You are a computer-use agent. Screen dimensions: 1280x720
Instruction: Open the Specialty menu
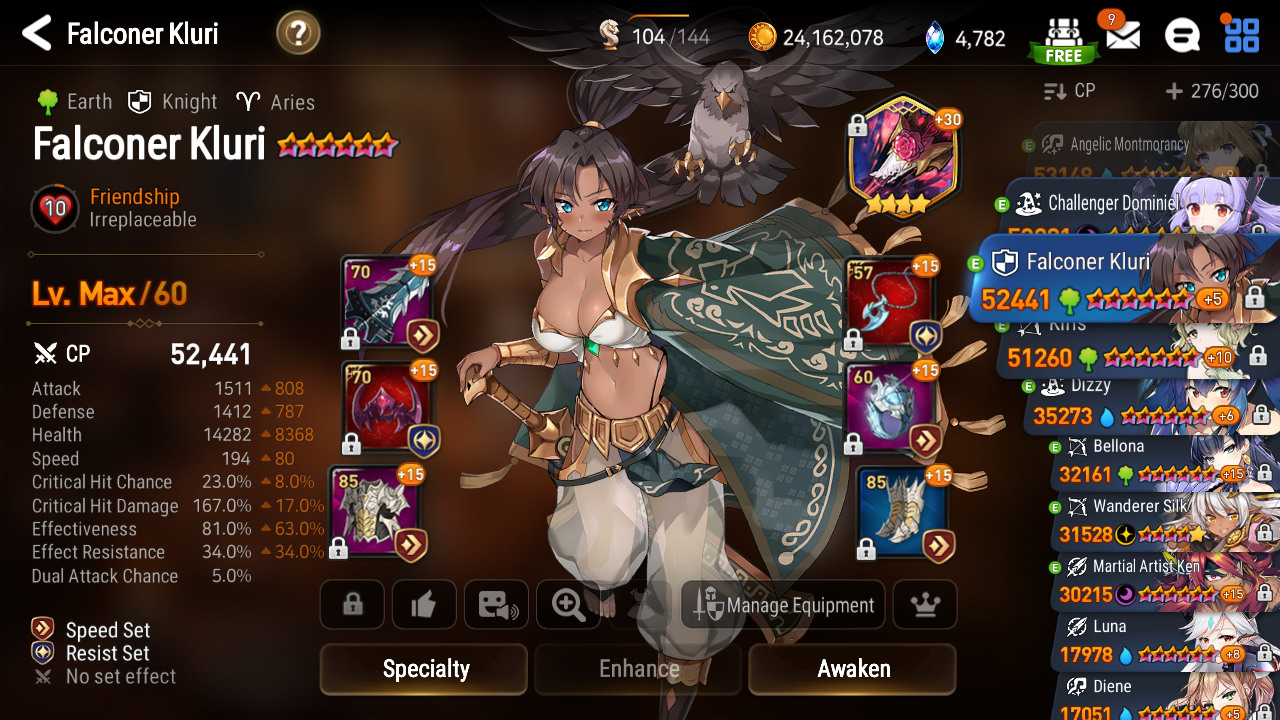[x=424, y=669]
